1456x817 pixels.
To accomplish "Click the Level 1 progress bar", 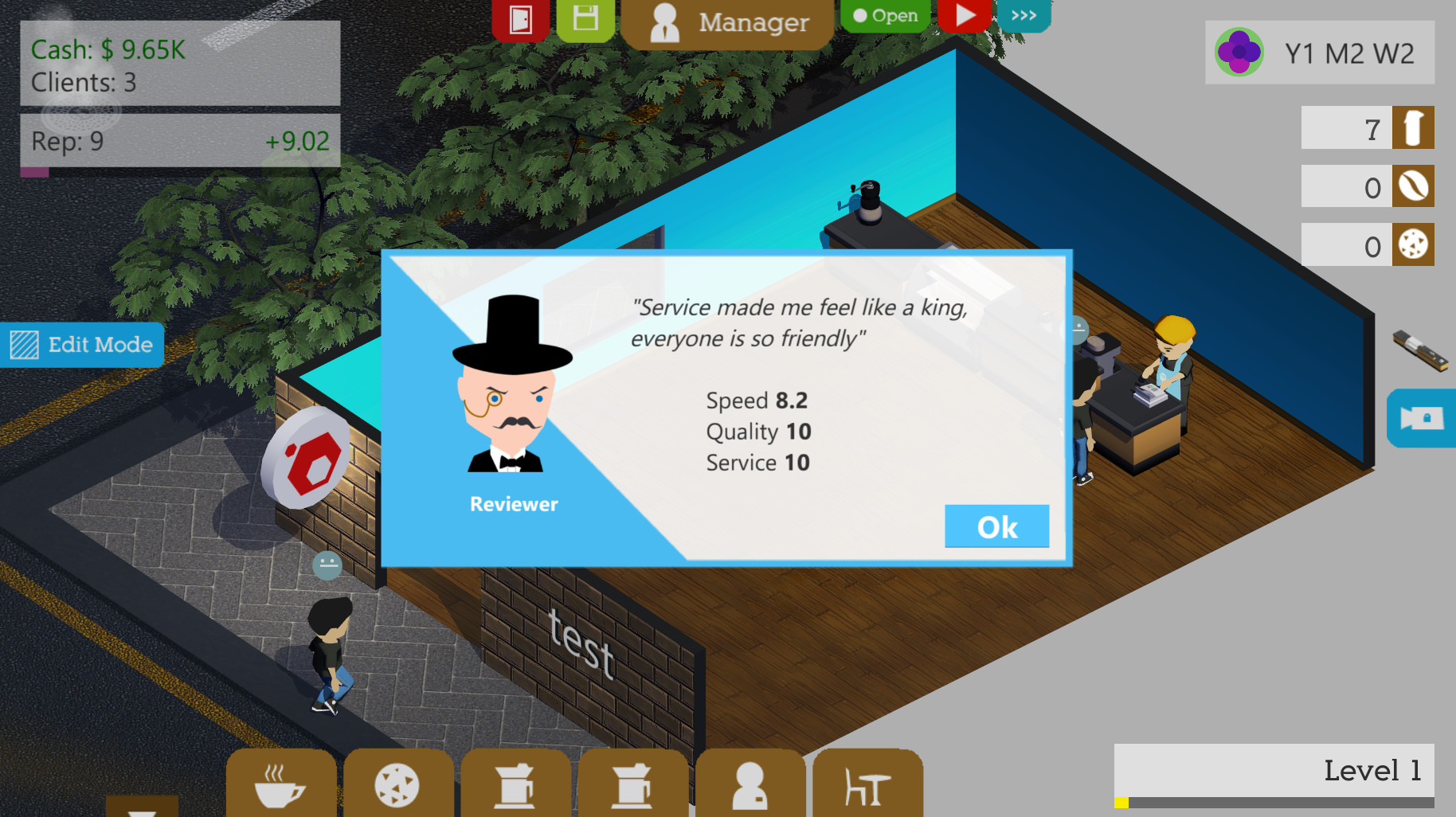I will pyautogui.click(x=1274, y=770).
